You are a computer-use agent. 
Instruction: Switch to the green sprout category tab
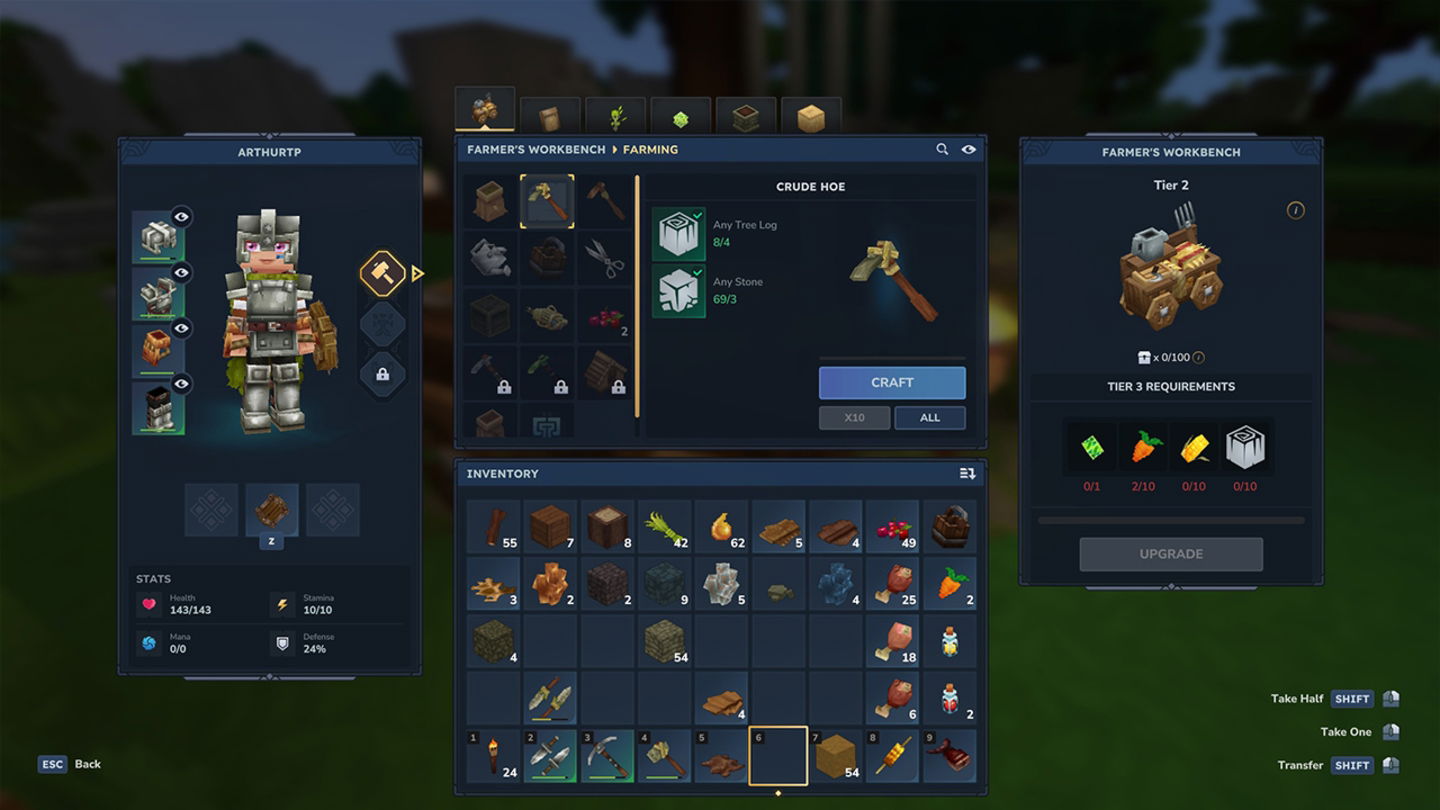point(615,118)
